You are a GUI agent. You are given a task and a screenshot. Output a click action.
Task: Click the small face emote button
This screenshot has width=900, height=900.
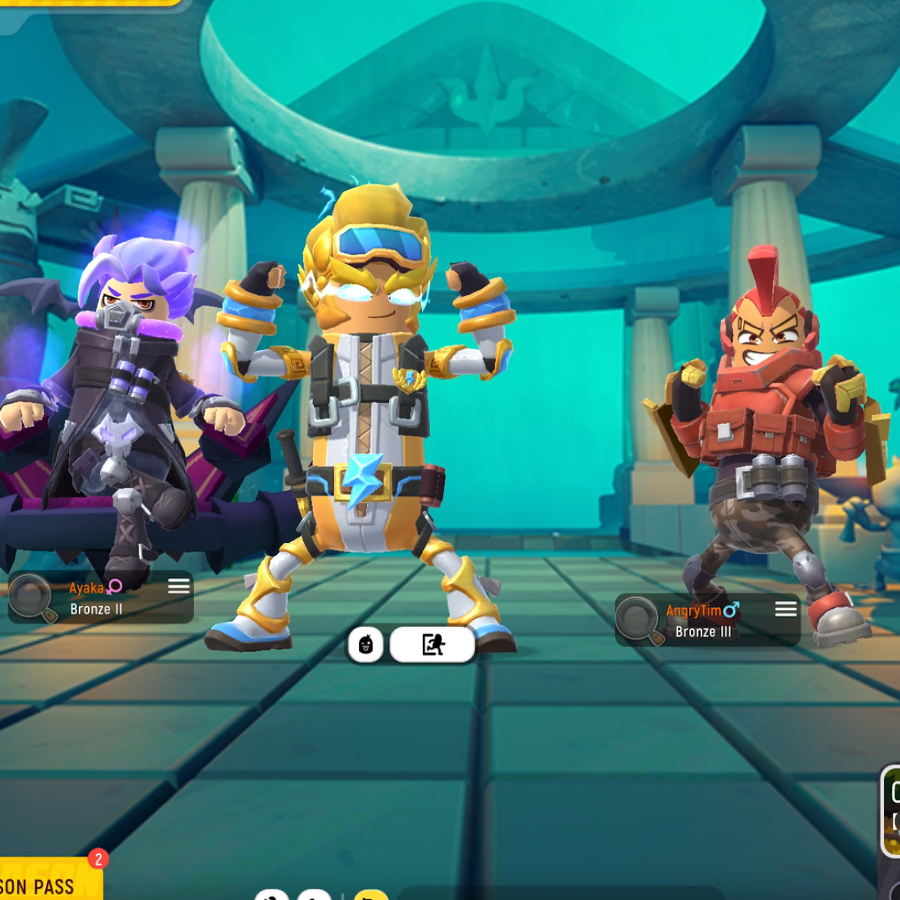tap(365, 645)
